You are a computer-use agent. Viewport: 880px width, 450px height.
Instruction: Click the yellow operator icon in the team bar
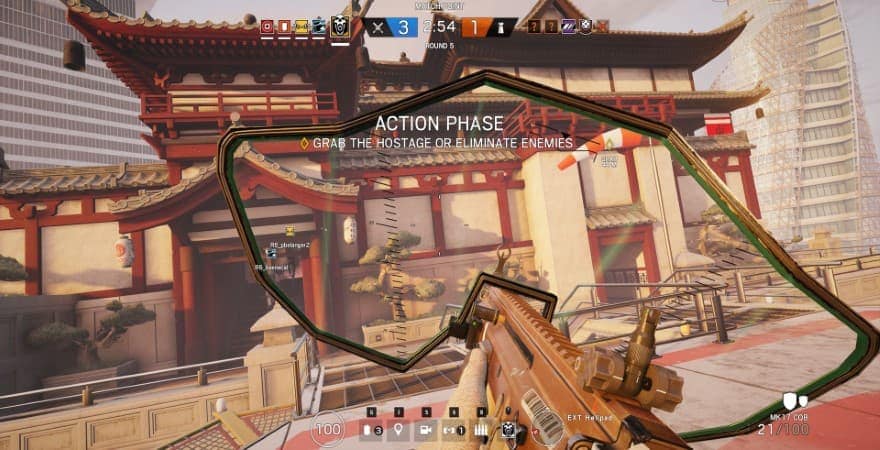click(x=301, y=26)
